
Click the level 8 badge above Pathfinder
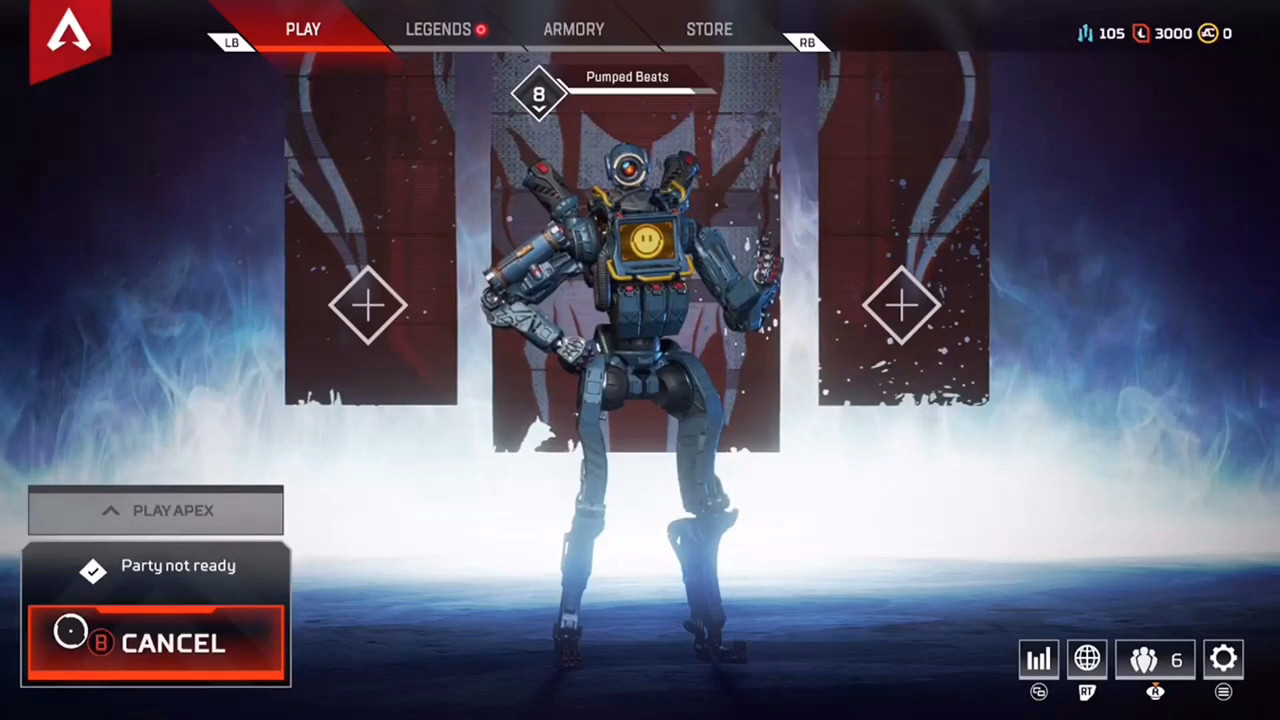click(x=538, y=93)
